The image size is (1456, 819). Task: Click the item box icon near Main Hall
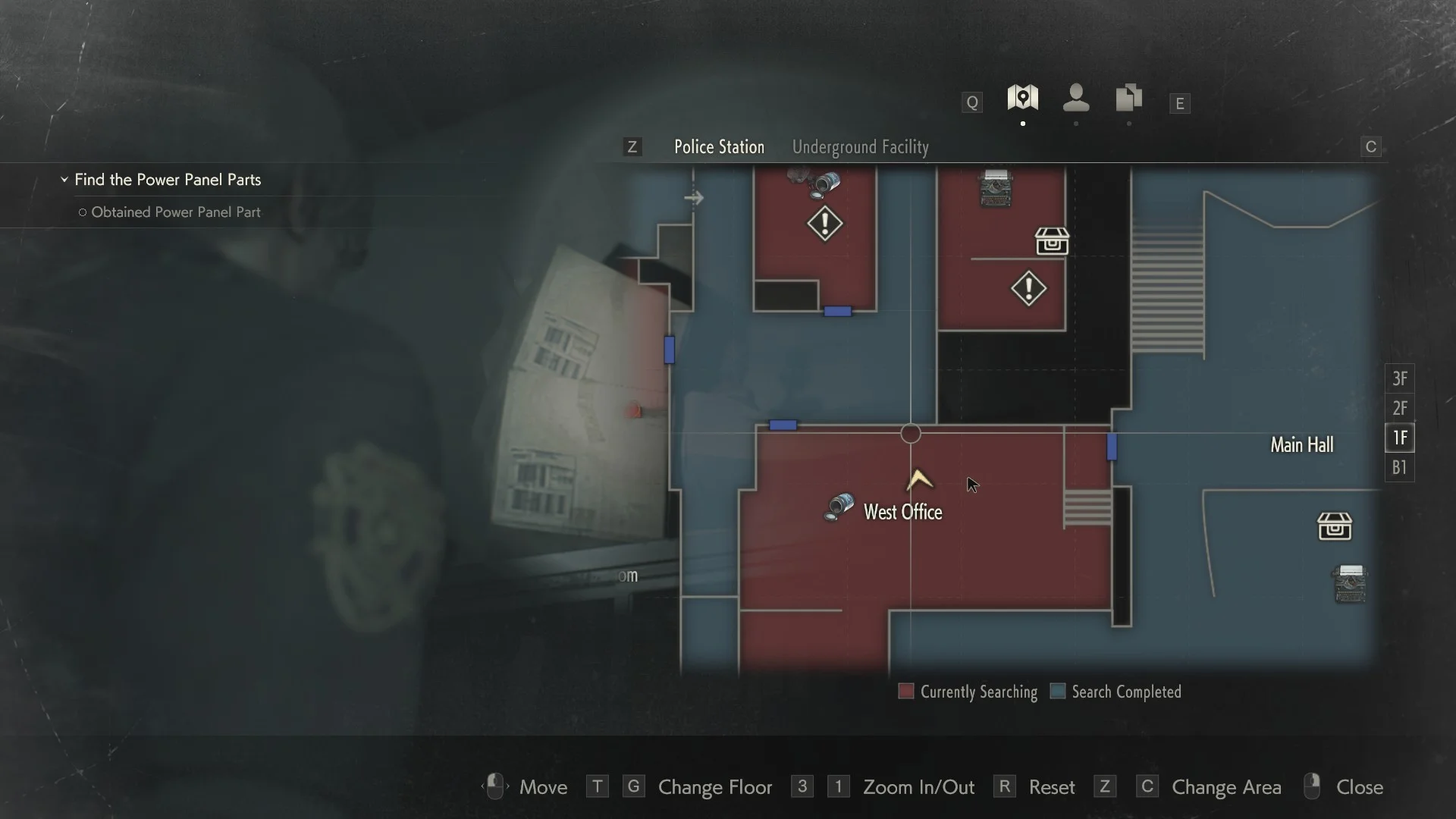pos(1336,526)
